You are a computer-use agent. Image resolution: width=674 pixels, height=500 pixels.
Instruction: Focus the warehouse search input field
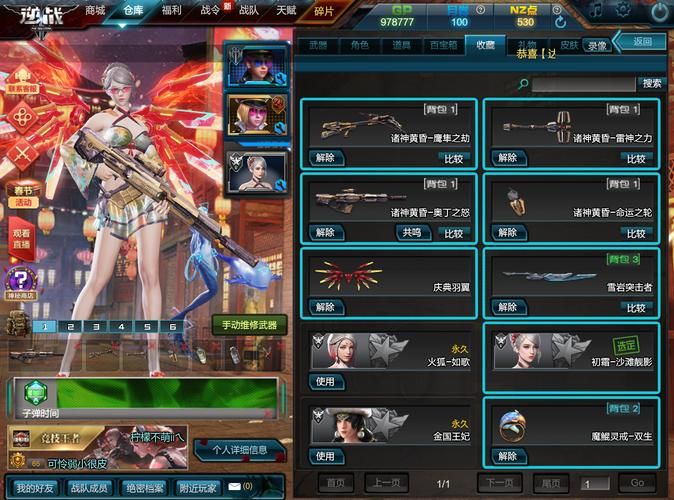[x=584, y=84]
